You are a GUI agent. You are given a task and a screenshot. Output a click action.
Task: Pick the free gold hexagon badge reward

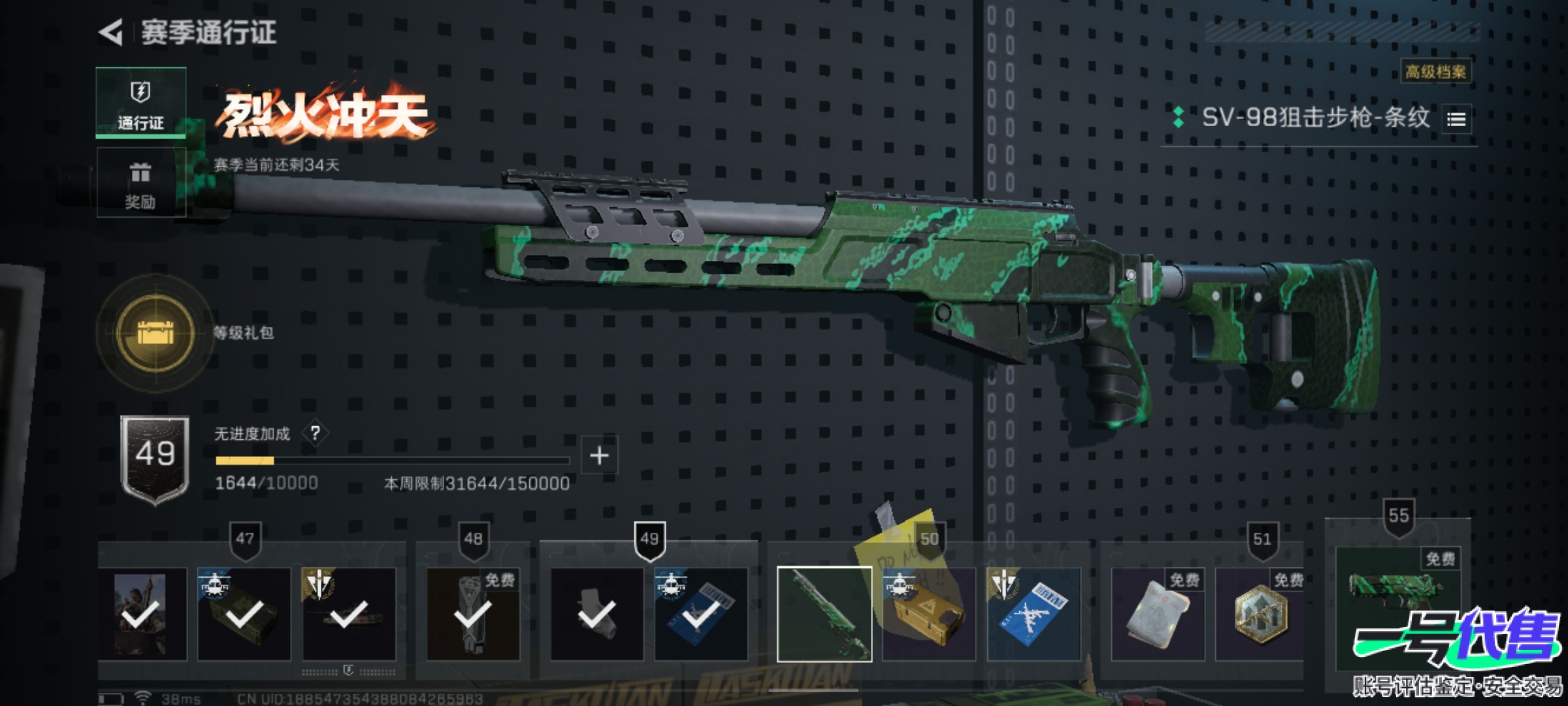pos(1260,614)
